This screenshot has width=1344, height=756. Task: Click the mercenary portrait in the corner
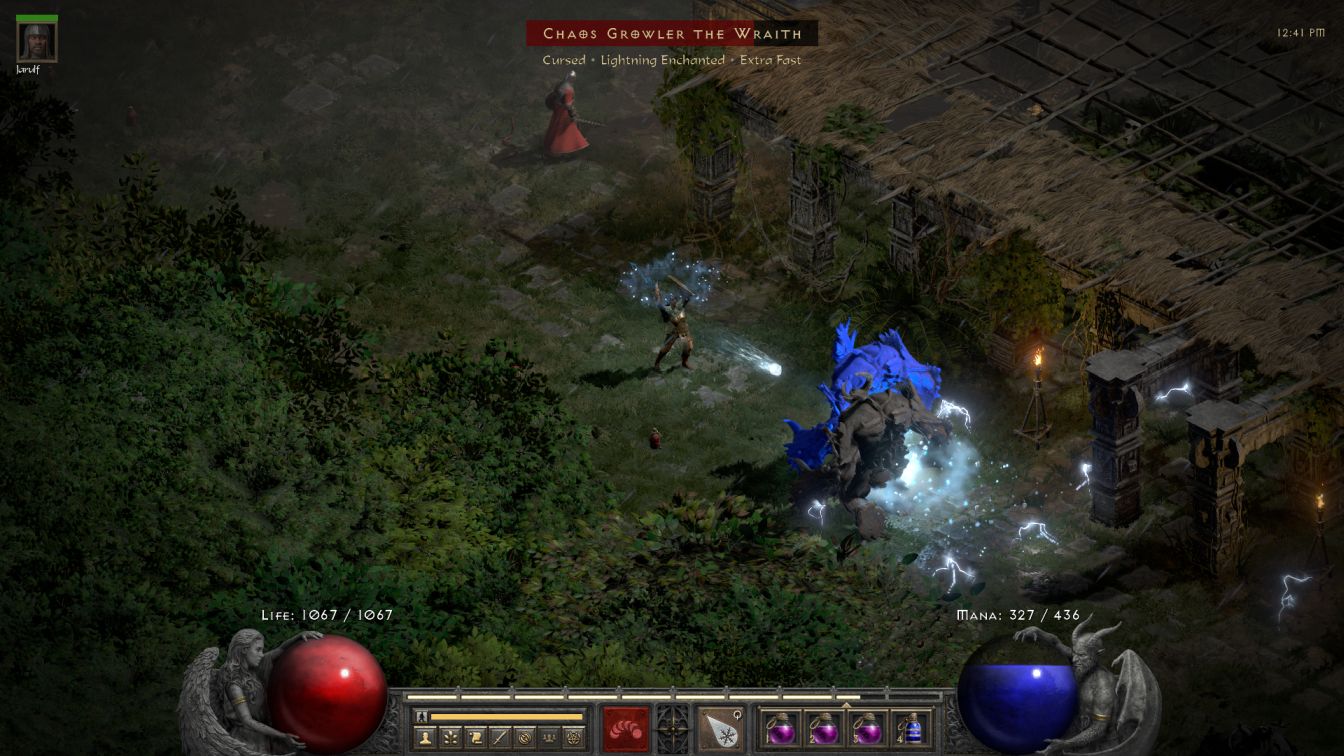[37, 41]
